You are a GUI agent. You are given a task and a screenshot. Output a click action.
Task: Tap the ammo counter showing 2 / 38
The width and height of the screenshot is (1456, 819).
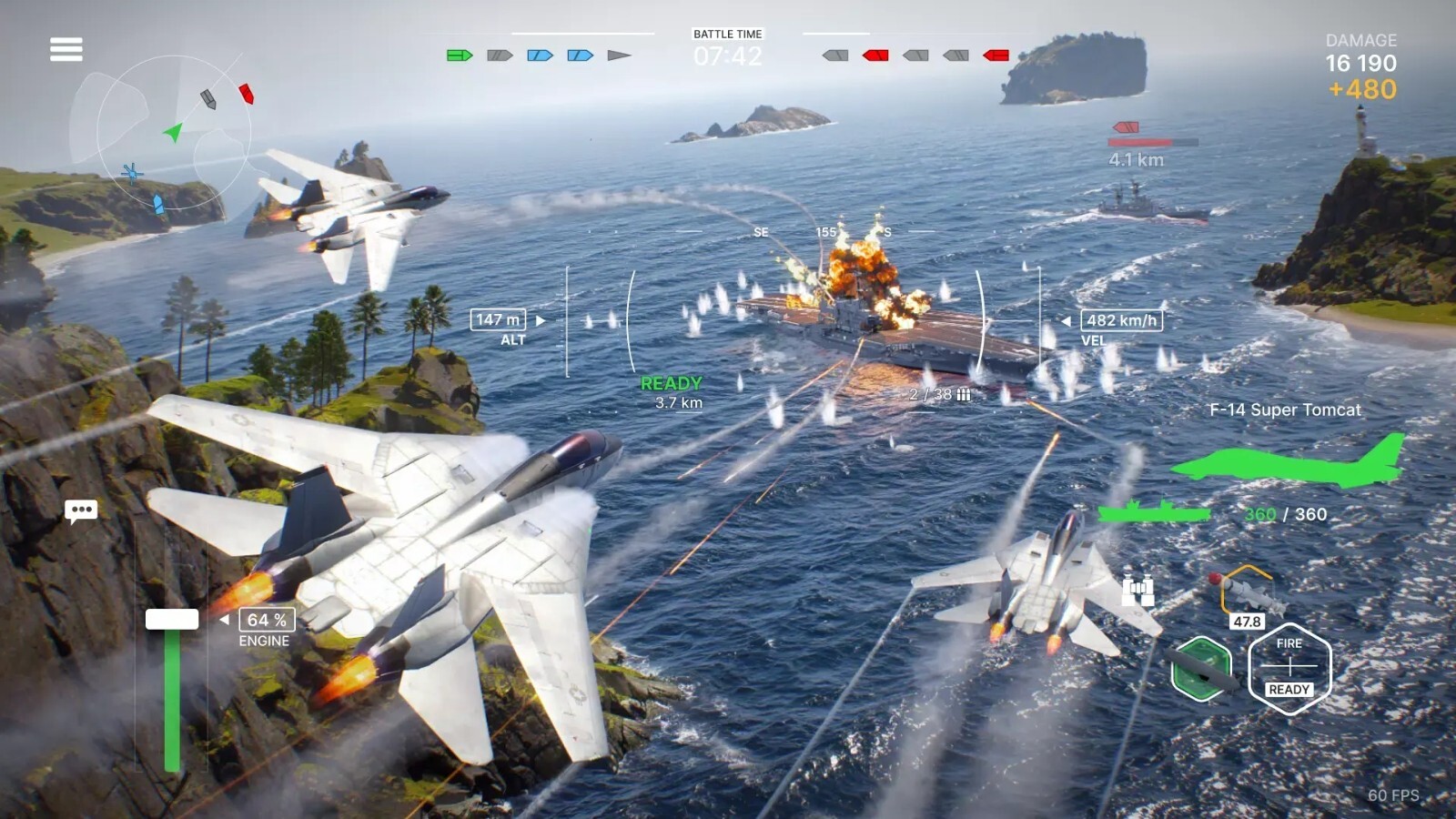[930, 395]
